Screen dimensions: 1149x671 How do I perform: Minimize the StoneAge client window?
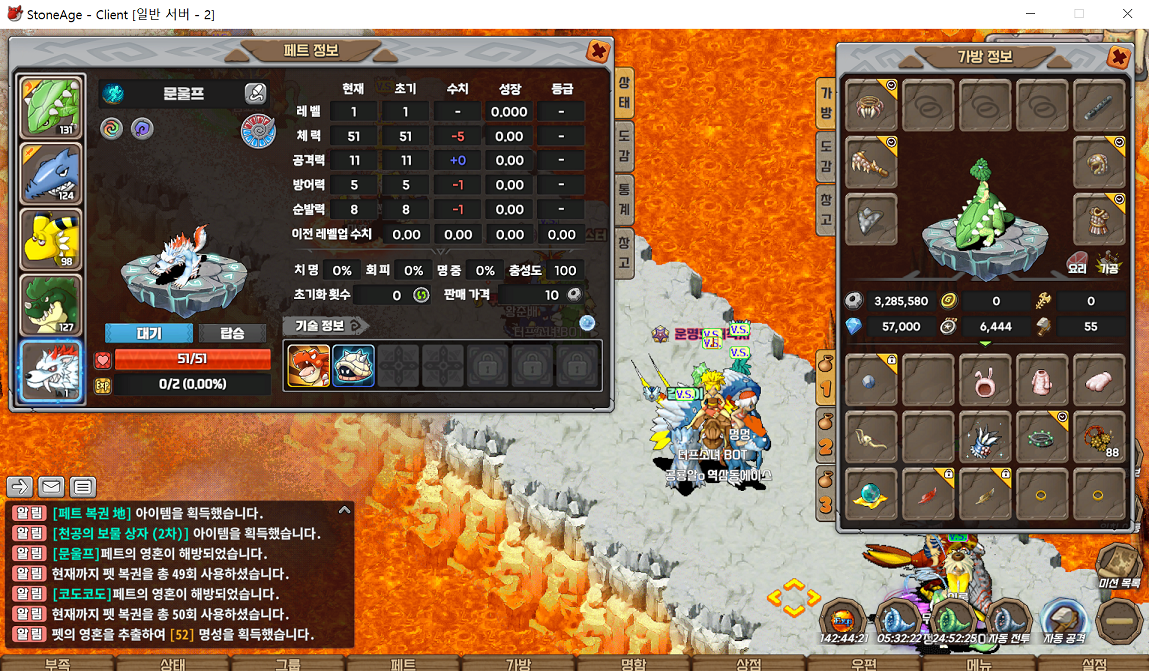[x=1032, y=14]
